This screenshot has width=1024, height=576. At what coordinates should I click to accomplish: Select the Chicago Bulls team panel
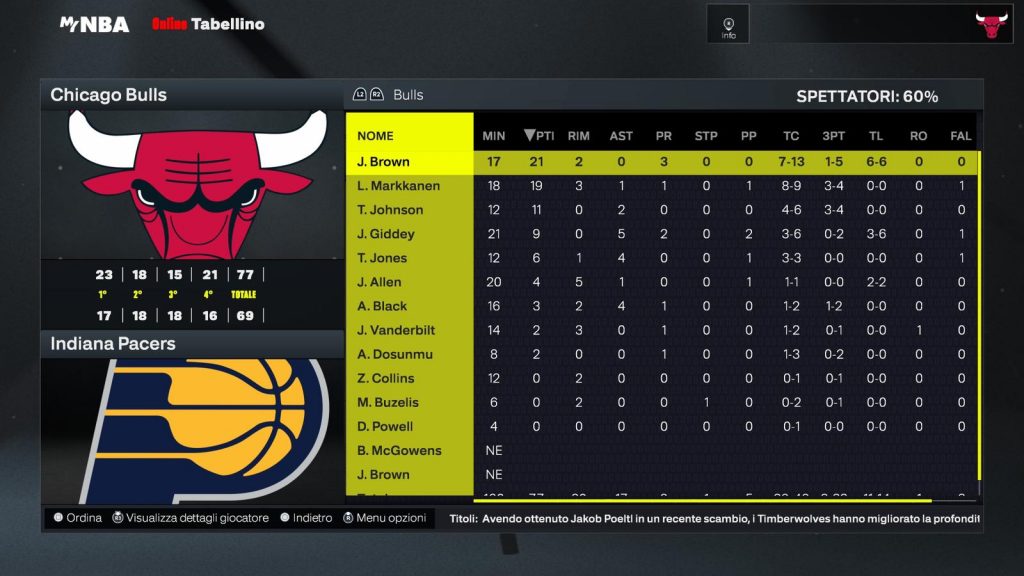pos(192,95)
